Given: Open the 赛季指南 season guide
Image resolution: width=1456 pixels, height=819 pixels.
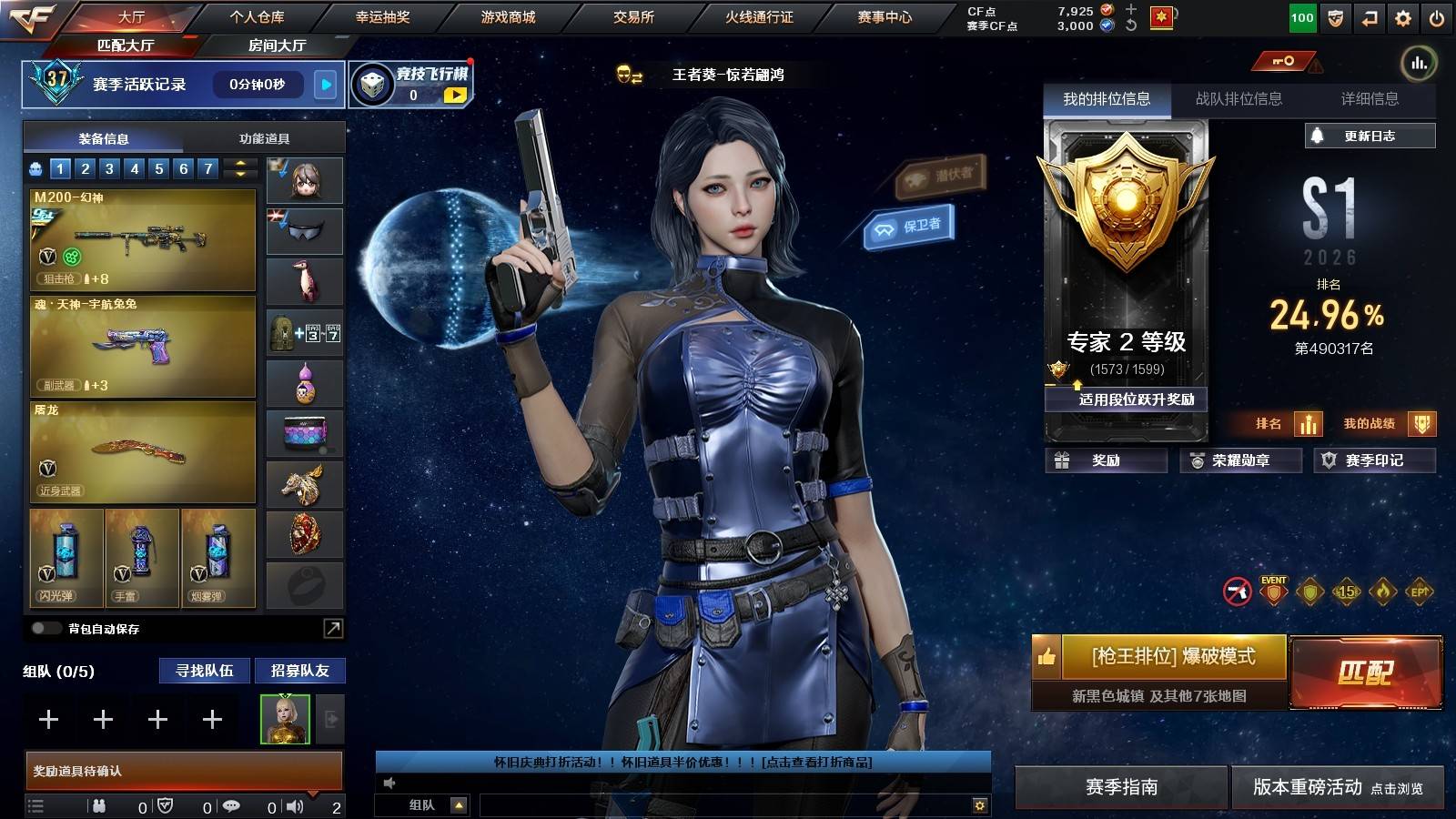Looking at the screenshot, I should coord(1121,787).
